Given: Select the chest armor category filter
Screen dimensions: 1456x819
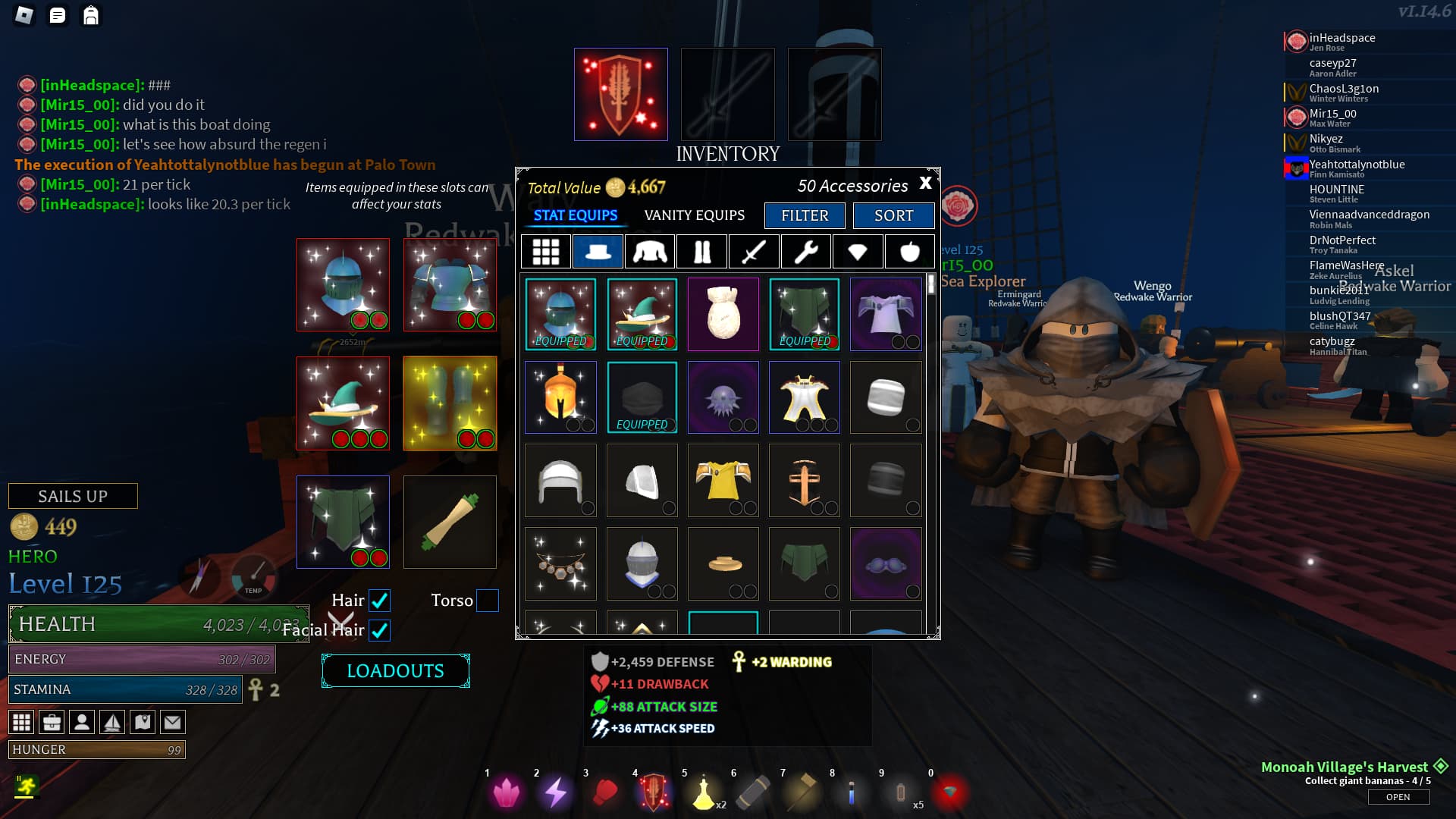Looking at the screenshot, I should pyautogui.click(x=650, y=252).
